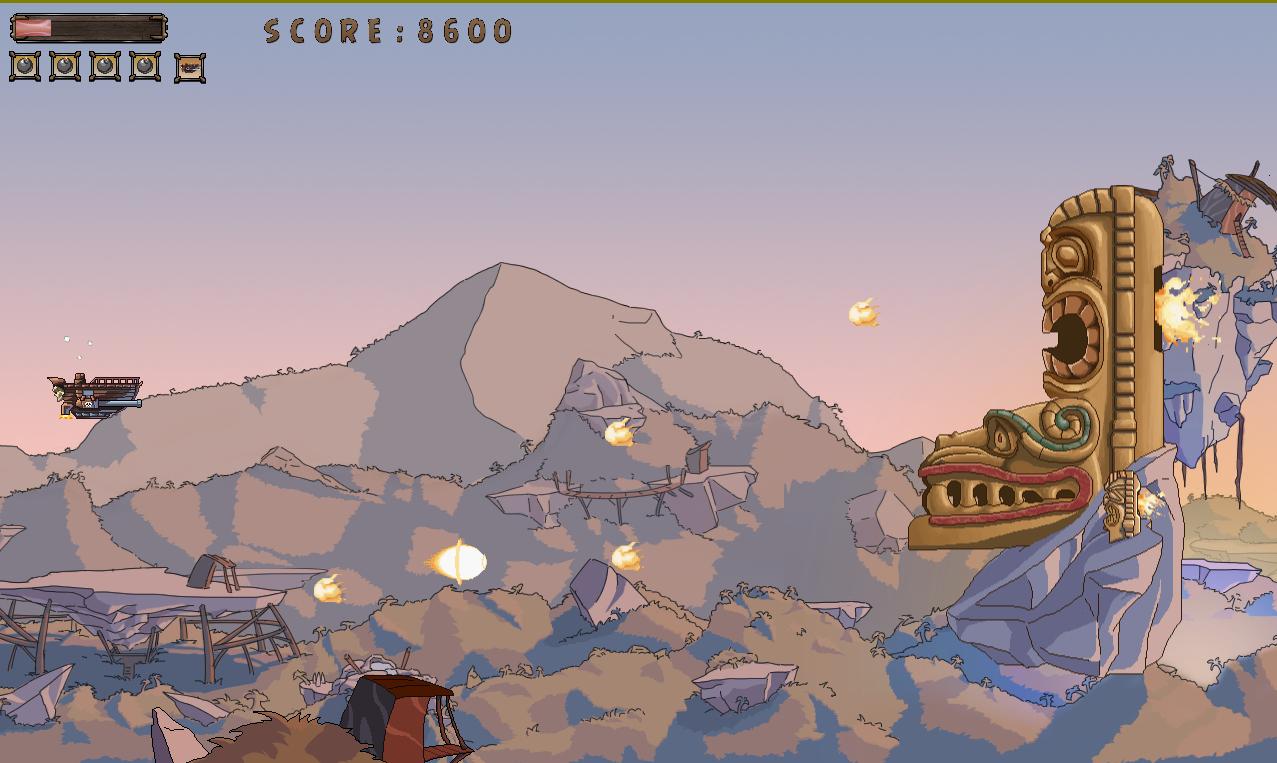Select the airship icon beside the bombs
This screenshot has width=1277, height=763.
tap(190, 68)
